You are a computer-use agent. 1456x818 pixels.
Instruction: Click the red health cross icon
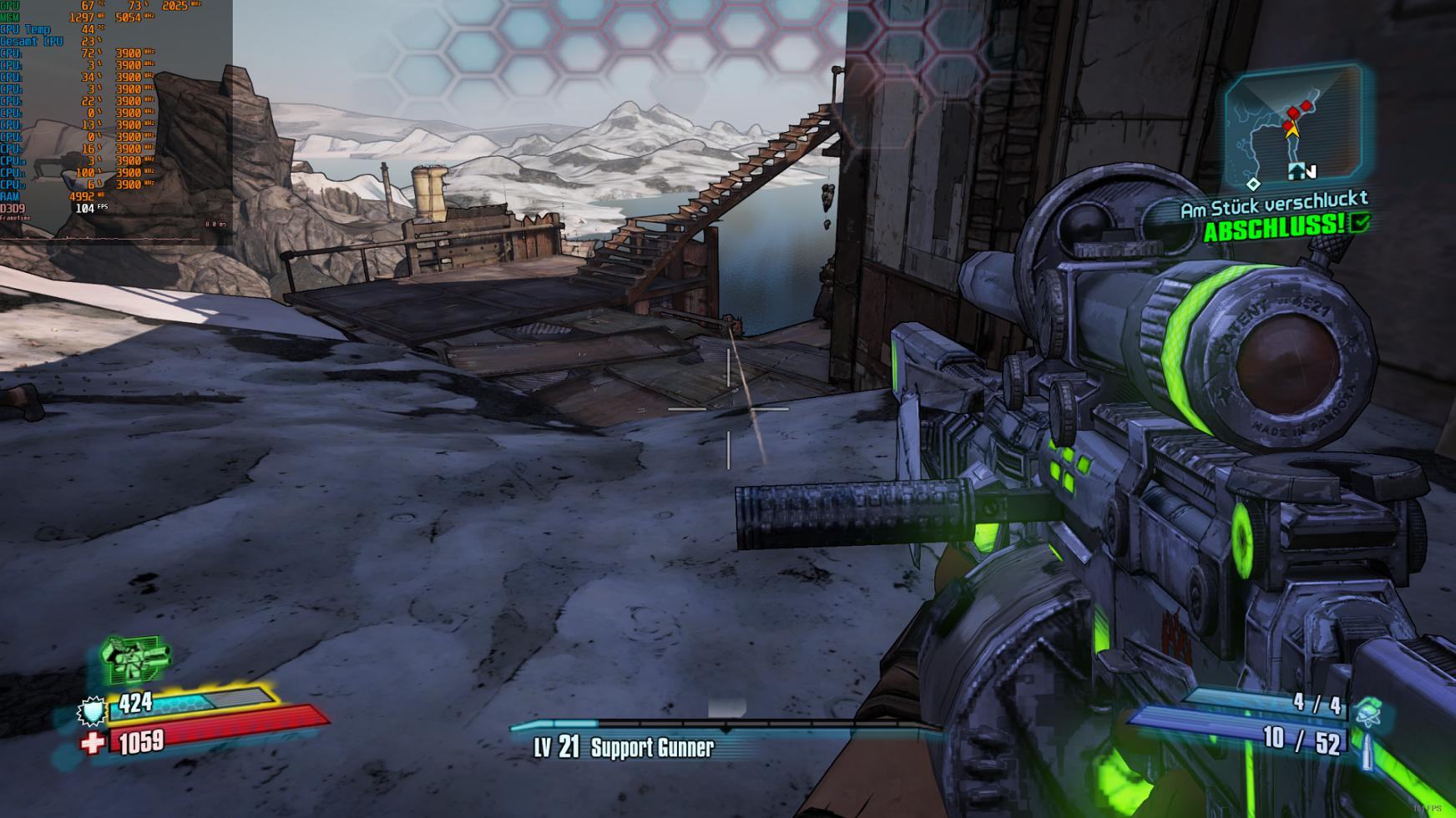pyautogui.click(x=94, y=741)
